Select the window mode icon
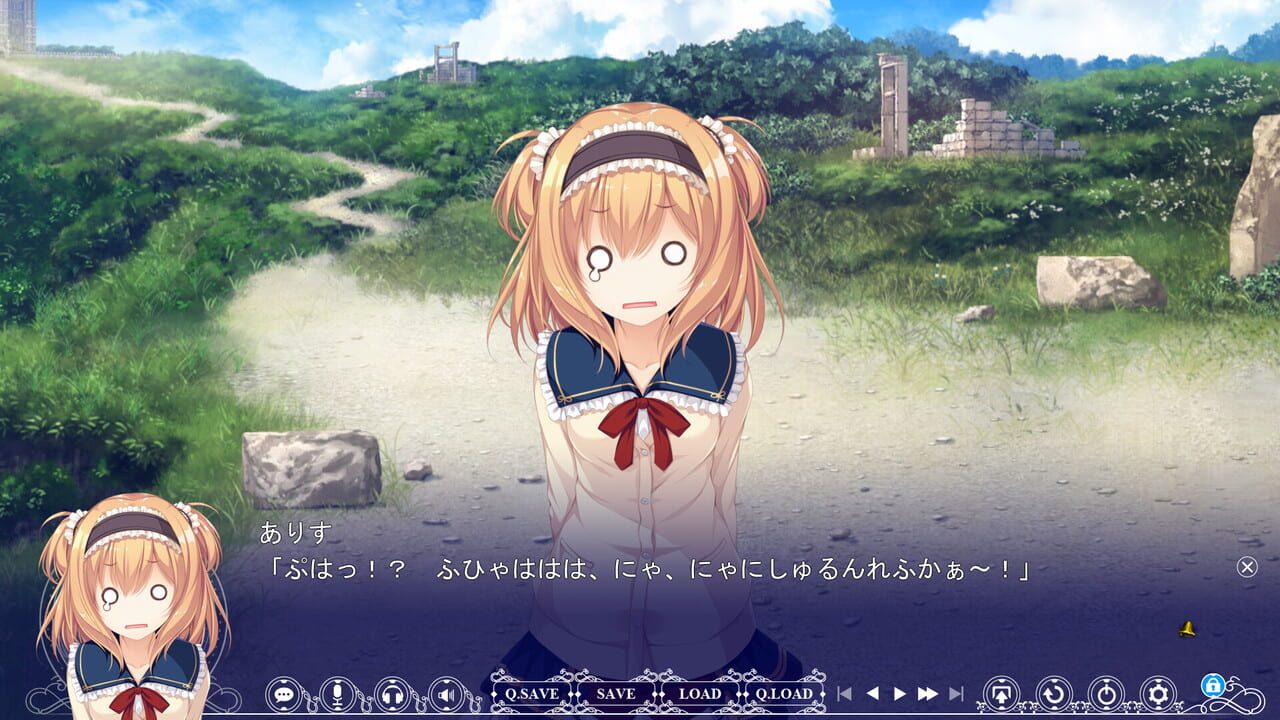Viewport: 1280px width, 720px height. 1001,692
